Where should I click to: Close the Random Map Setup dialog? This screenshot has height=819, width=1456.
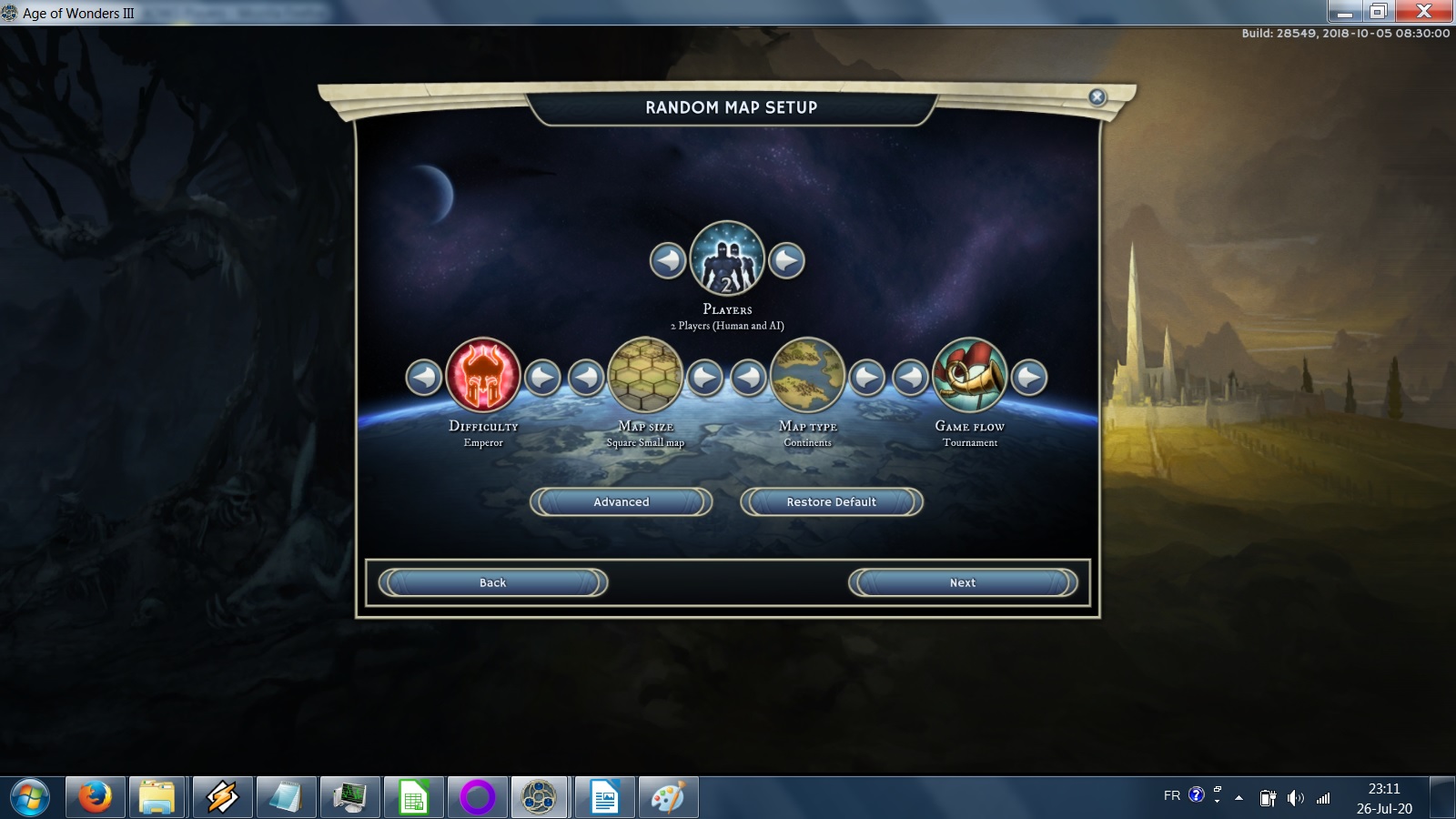pos(1097,97)
